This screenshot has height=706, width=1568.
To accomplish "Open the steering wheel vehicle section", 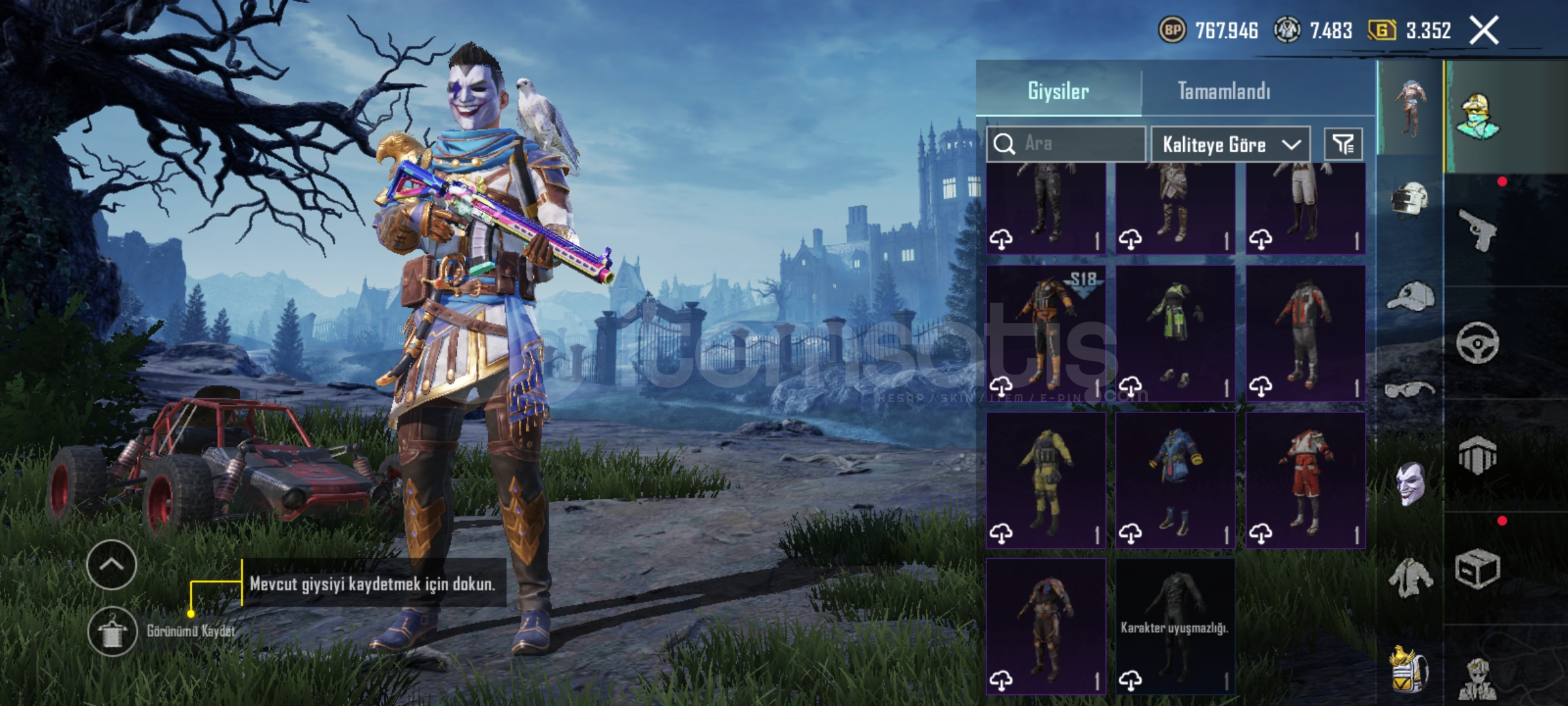I will [1477, 342].
